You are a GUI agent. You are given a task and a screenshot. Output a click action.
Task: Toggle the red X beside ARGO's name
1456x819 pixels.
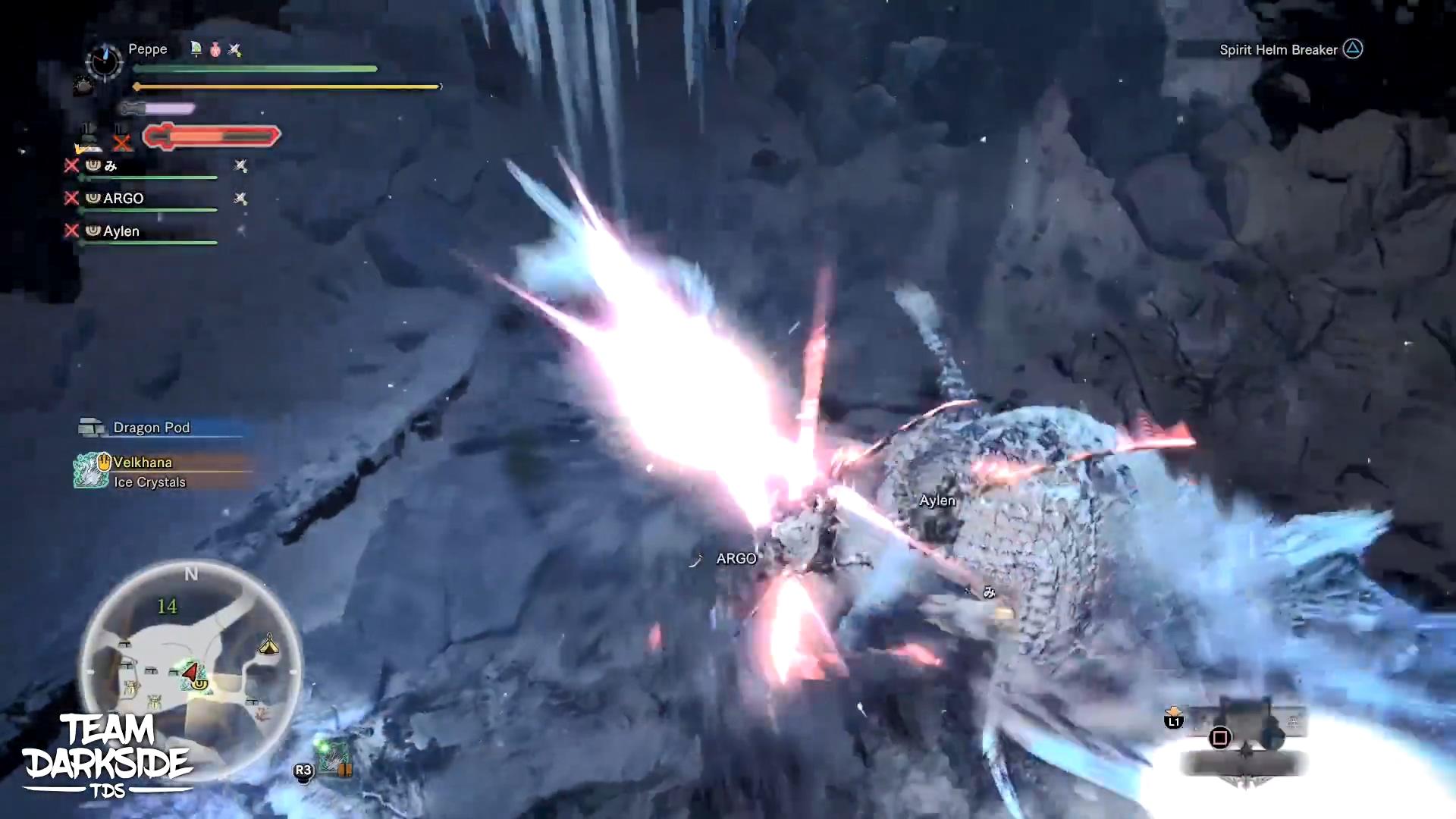pos(73,198)
